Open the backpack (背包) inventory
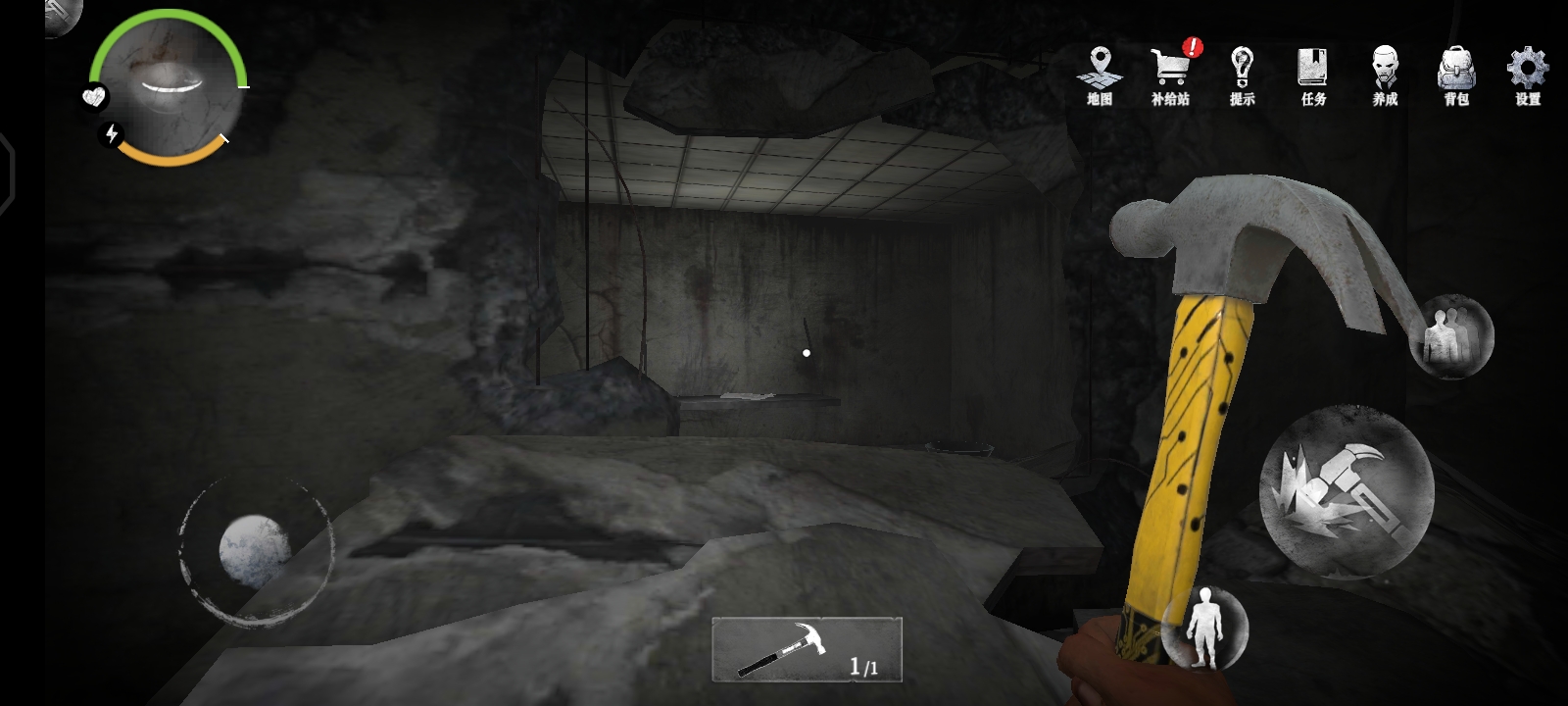1568x706 pixels. point(1456,76)
